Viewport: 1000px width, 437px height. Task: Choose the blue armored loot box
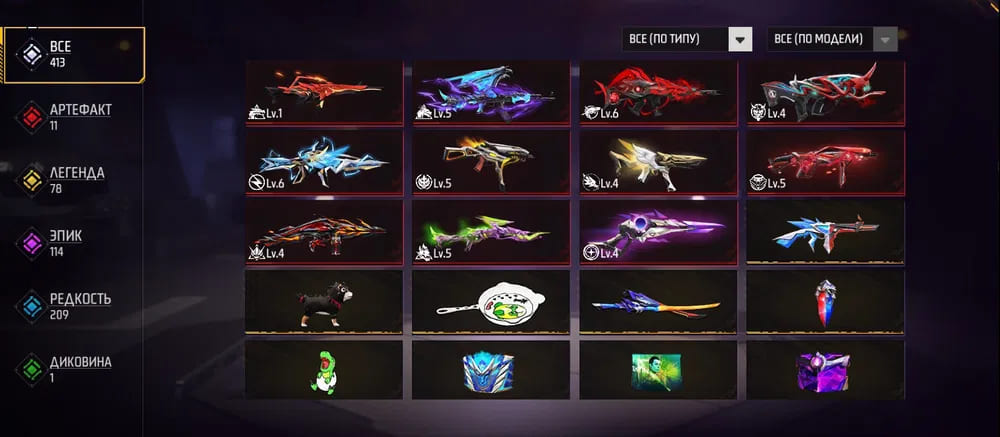coord(491,369)
